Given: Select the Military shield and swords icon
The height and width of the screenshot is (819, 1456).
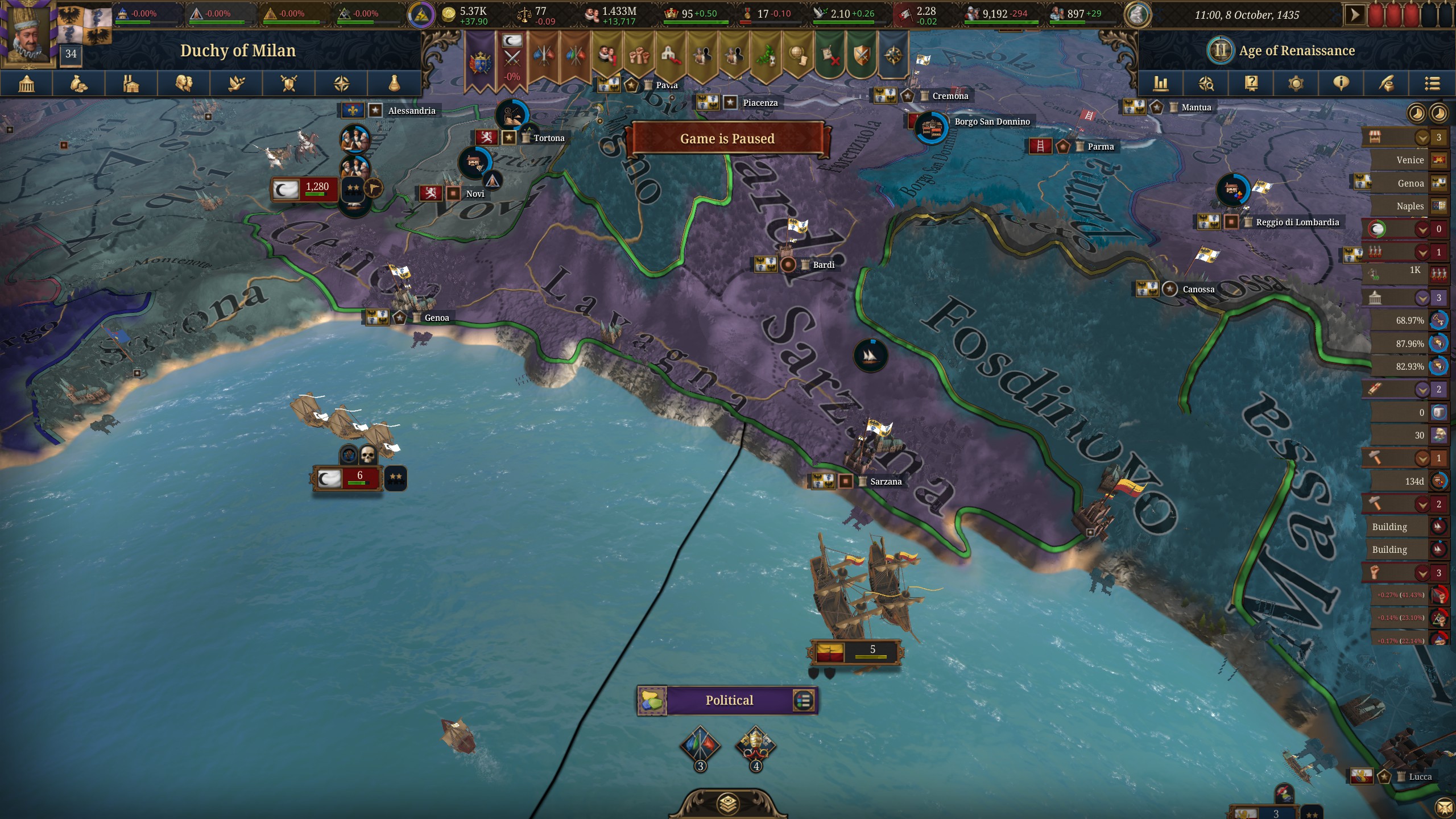Looking at the screenshot, I should coord(289,84).
